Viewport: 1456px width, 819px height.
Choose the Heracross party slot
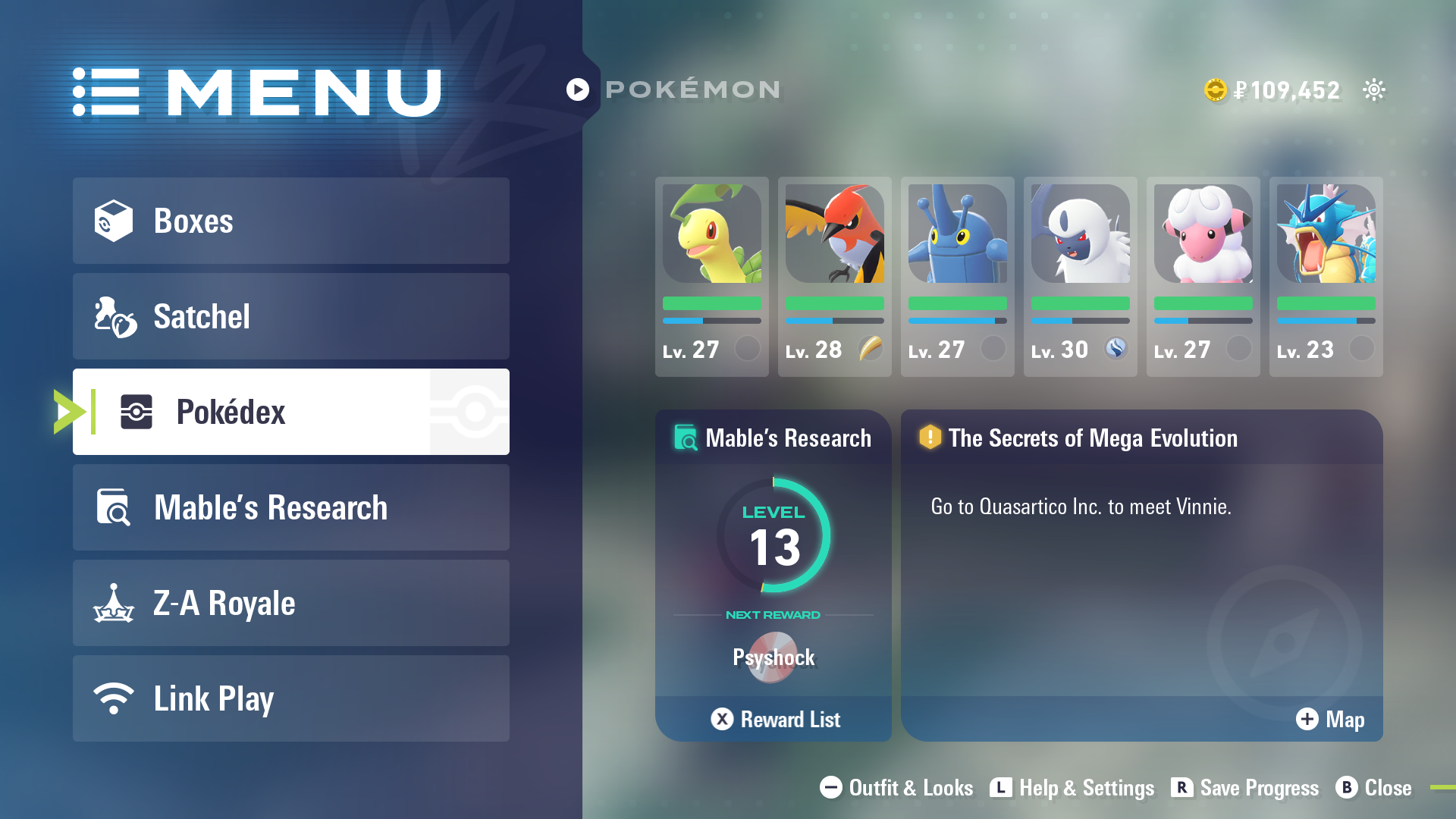tap(957, 276)
